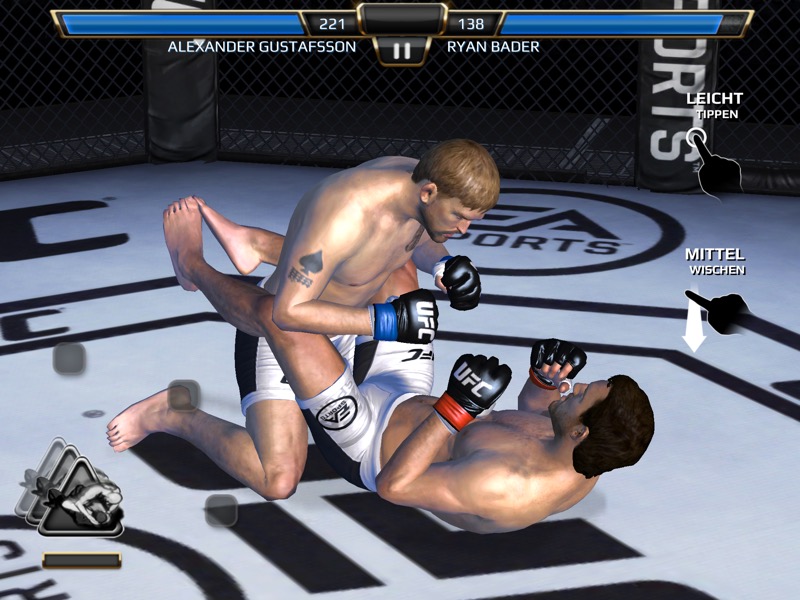Pause the fight with the pause button

(401, 51)
